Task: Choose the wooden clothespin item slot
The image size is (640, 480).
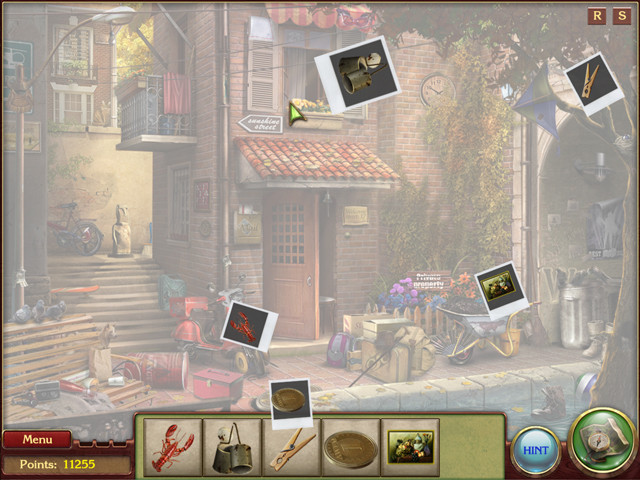Action: 291,446
